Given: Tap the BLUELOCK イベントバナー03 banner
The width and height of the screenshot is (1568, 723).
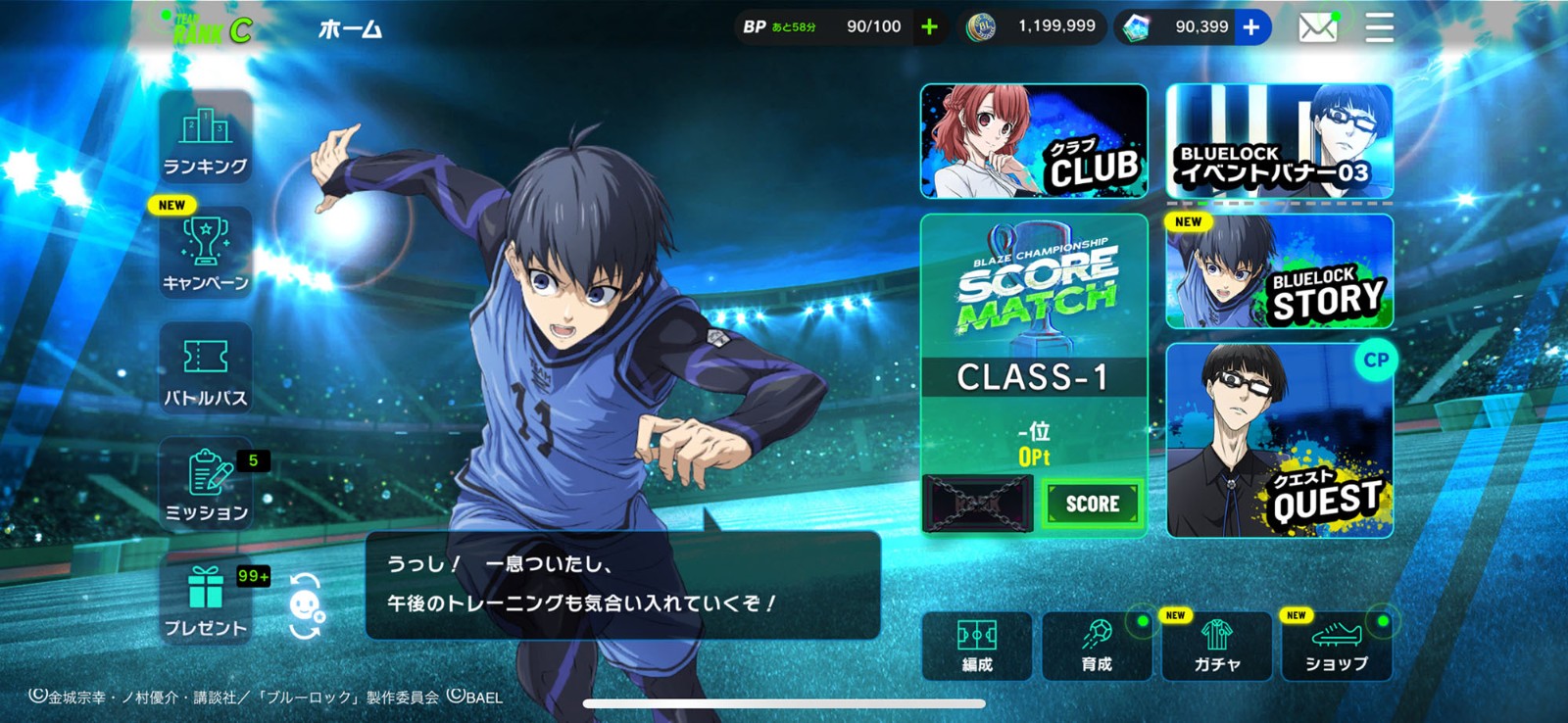Looking at the screenshot, I should click(1280, 142).
